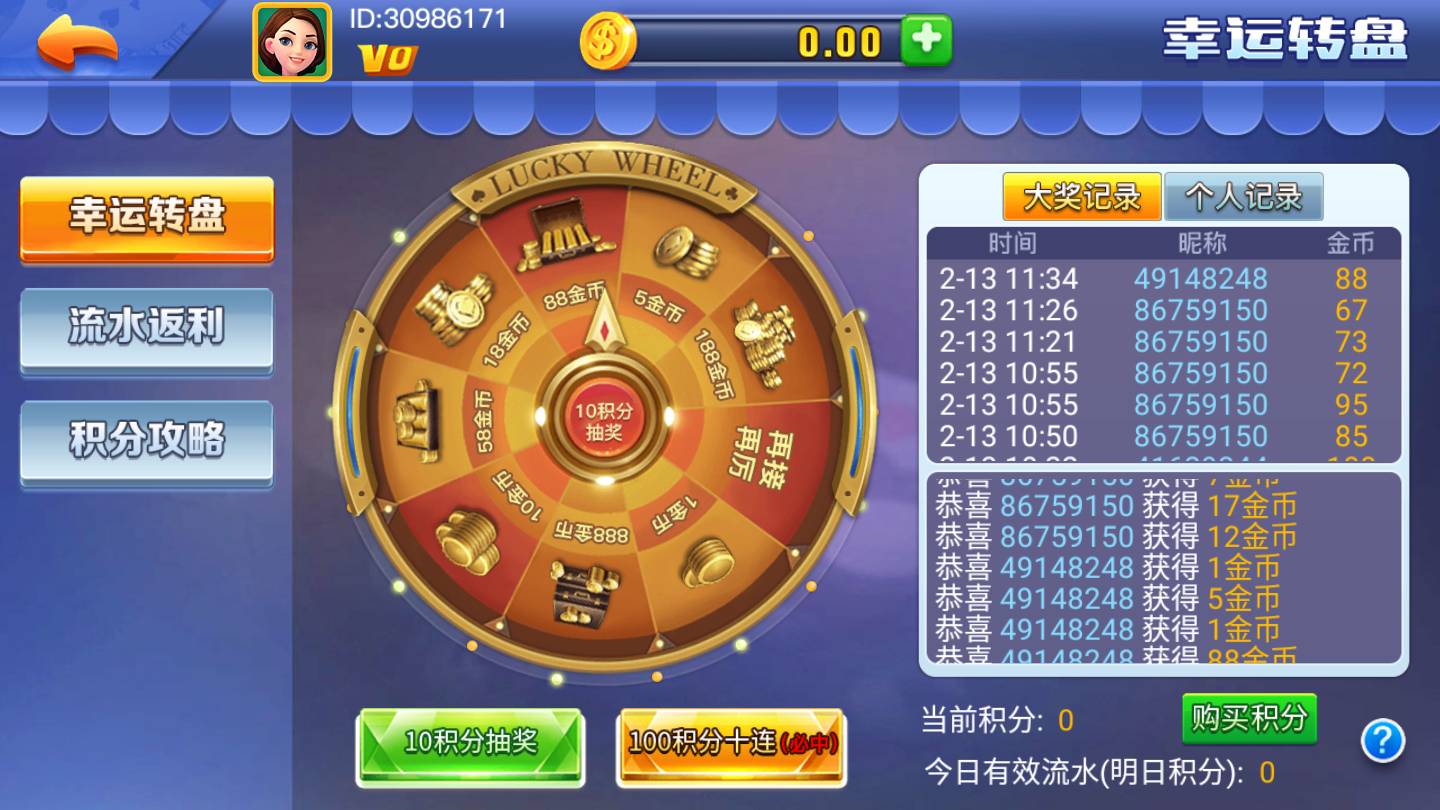Switch to the 大奖记录 tab
The height and width of the screenshot is (810, 1440).
point(1082,197)
